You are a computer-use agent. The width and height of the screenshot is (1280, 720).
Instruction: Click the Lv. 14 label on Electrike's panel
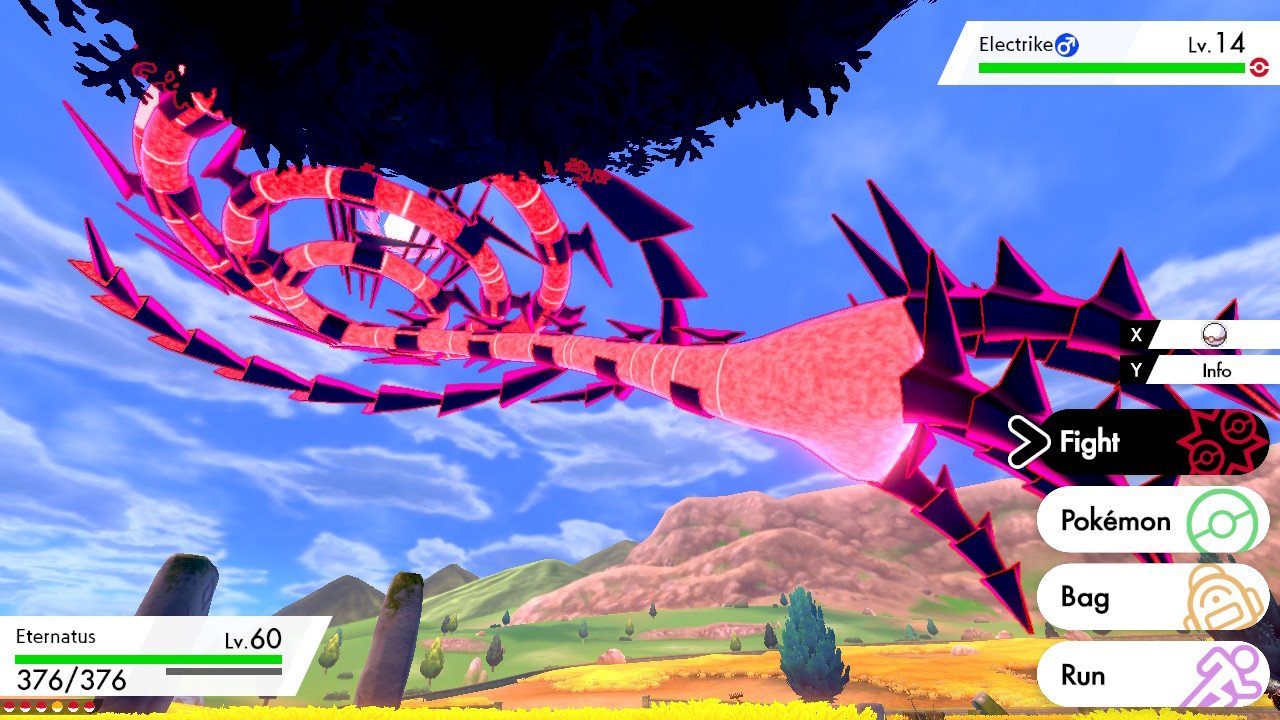point(1215,44)
